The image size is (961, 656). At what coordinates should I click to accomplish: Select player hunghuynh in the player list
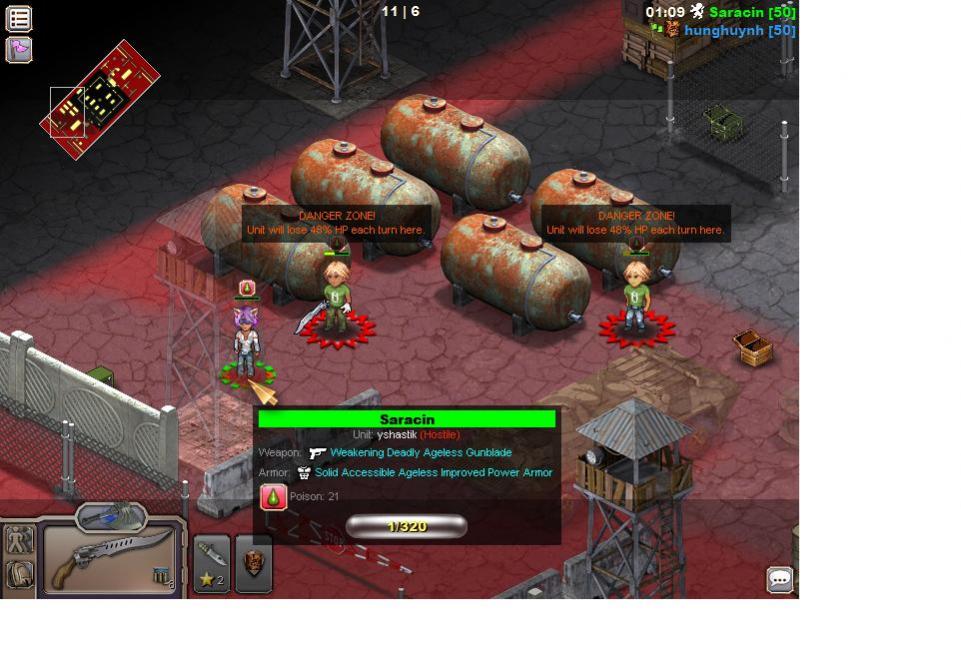coord(739,31)
